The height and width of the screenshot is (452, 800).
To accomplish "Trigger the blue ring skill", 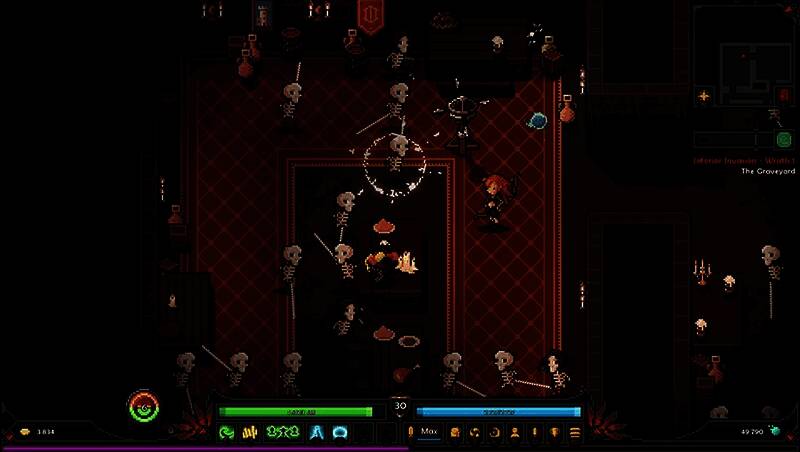I will pyautogui.click(x=340, y=432).
